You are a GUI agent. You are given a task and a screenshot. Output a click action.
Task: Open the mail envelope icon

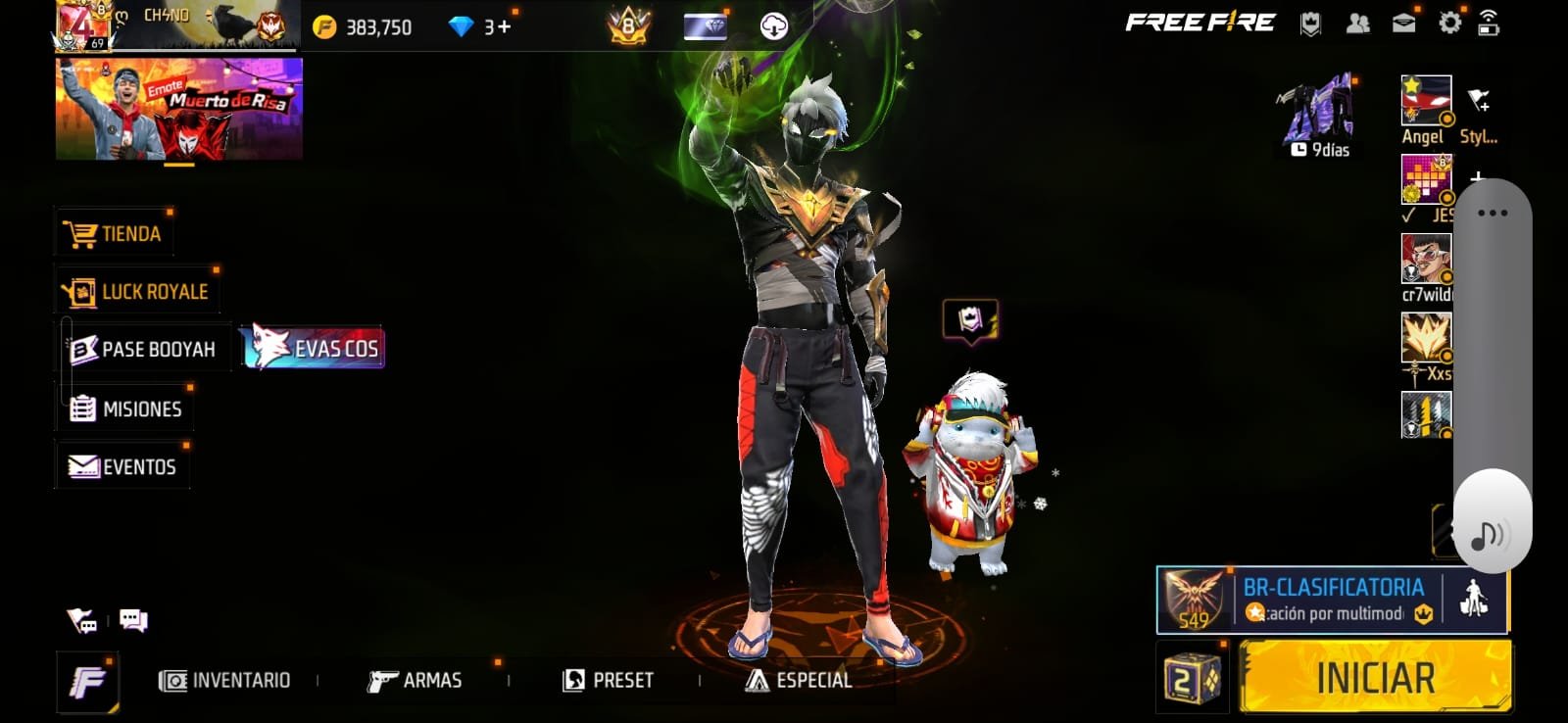pos(1403,24)
